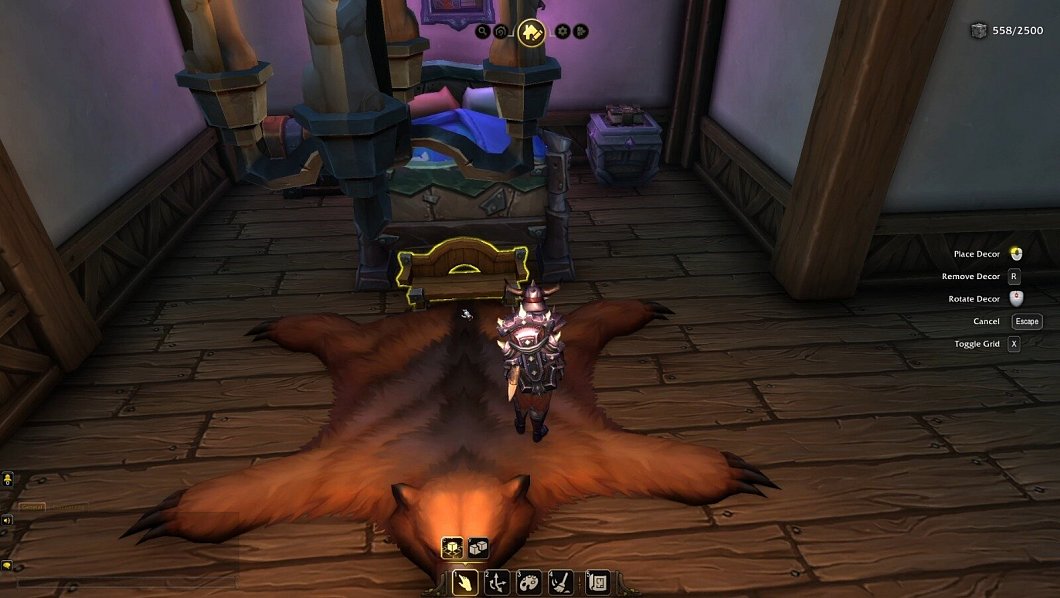Open the paint palette customization tool
Viewport: 1060px width, 598px height.
(x=528, y=581)
